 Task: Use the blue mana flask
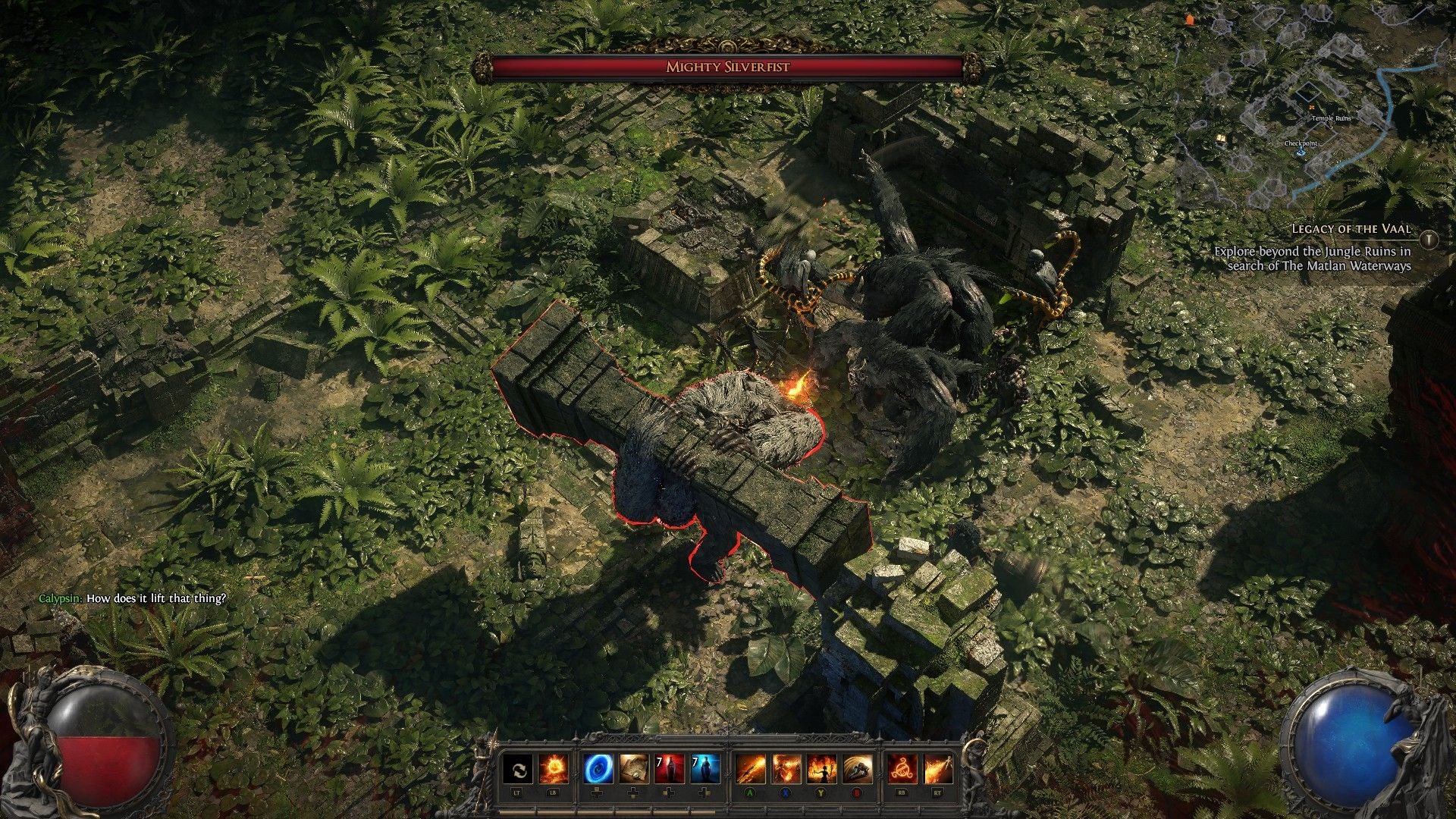(x=705, y=768)
